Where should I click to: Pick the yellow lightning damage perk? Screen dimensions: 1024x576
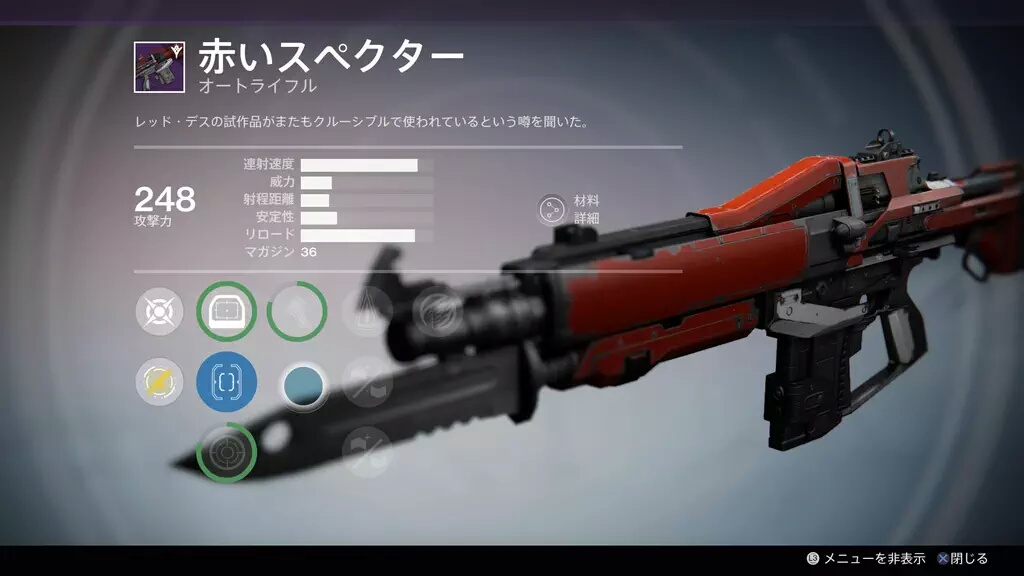[x=160, y=382]
